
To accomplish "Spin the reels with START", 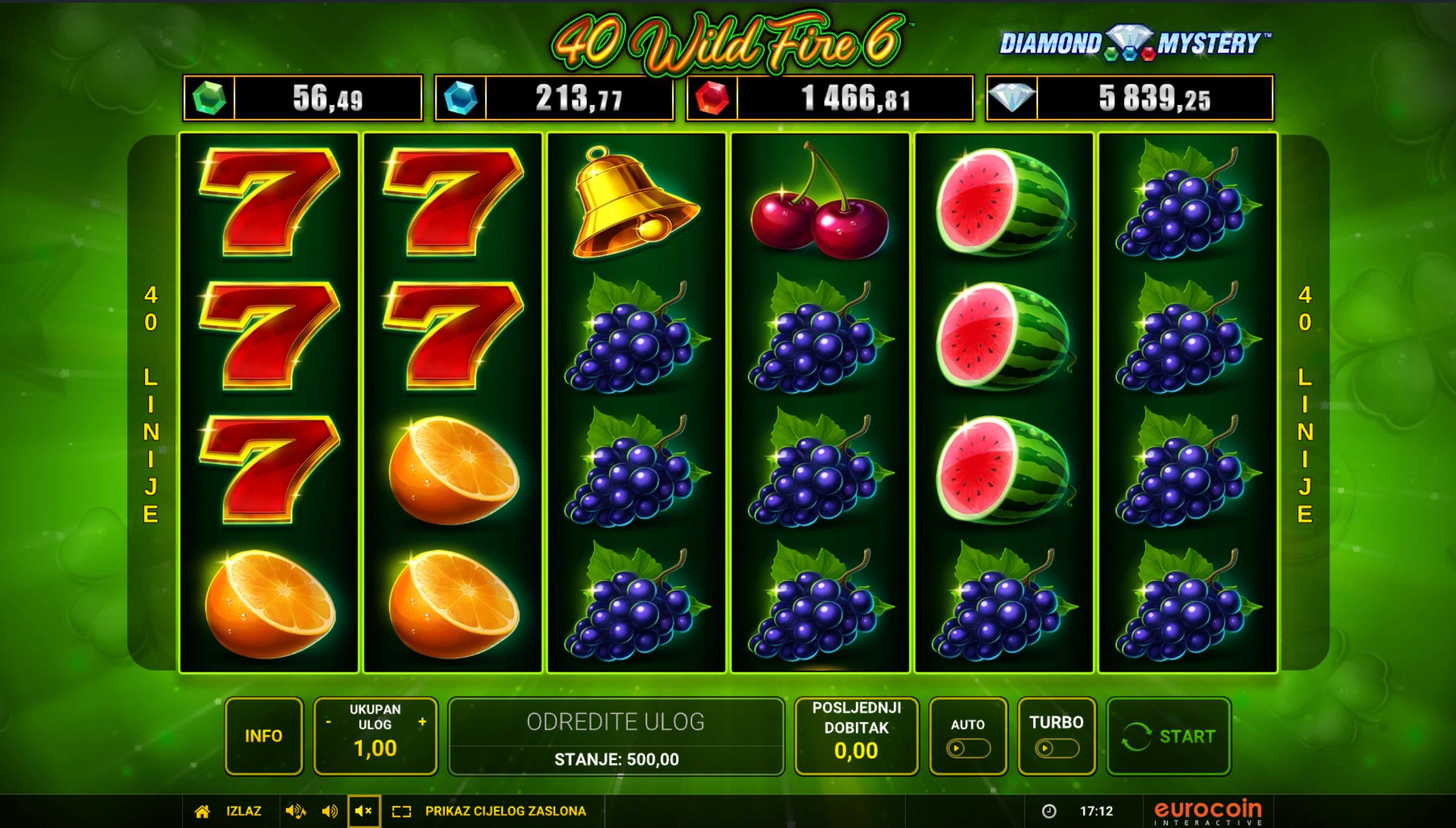I will tap(1168, 736).
